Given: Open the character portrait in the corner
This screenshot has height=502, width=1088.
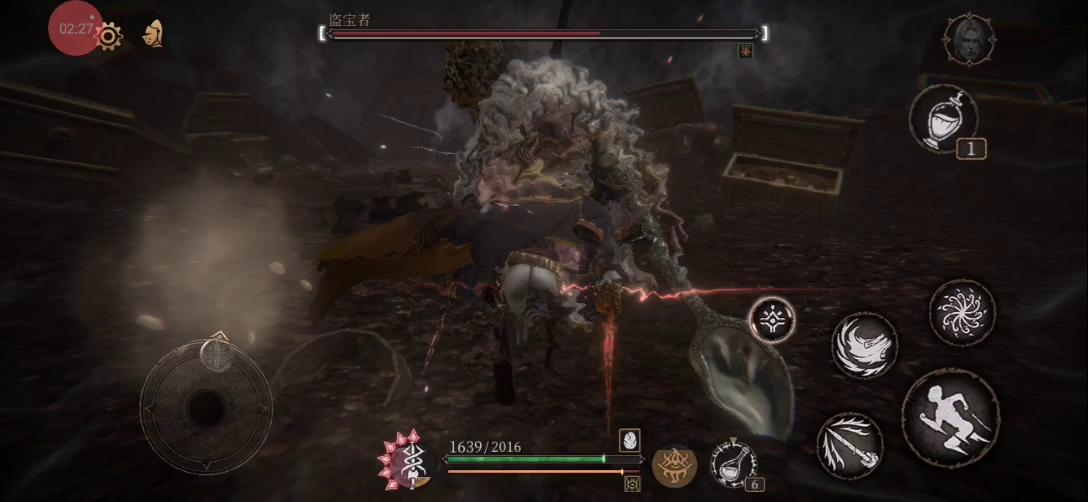Looking at the screenshot, I should coord(969,40).
